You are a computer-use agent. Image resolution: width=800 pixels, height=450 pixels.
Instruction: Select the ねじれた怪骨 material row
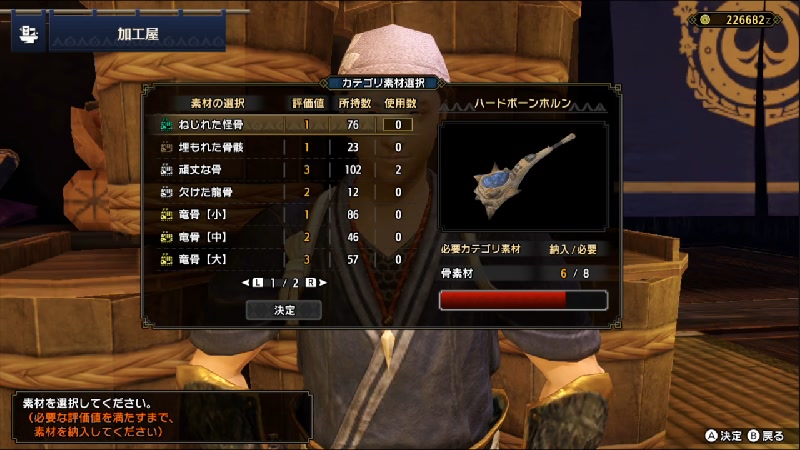coord(210,125)
